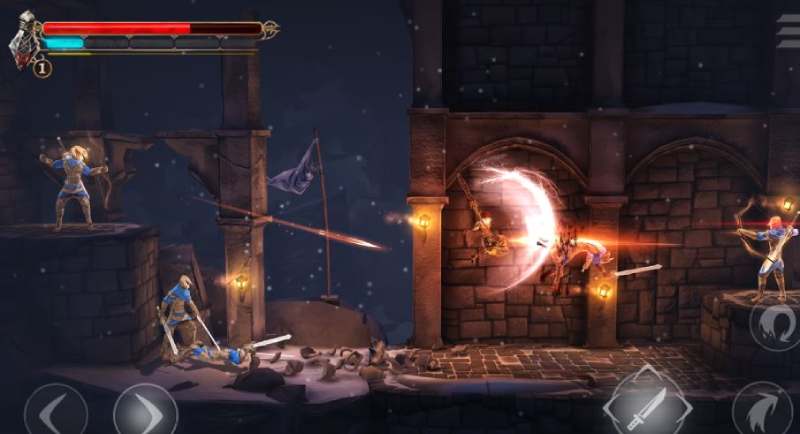Tap the curved-arrow jump button
This screenshot has width=800, height=434.
point(762,410)
